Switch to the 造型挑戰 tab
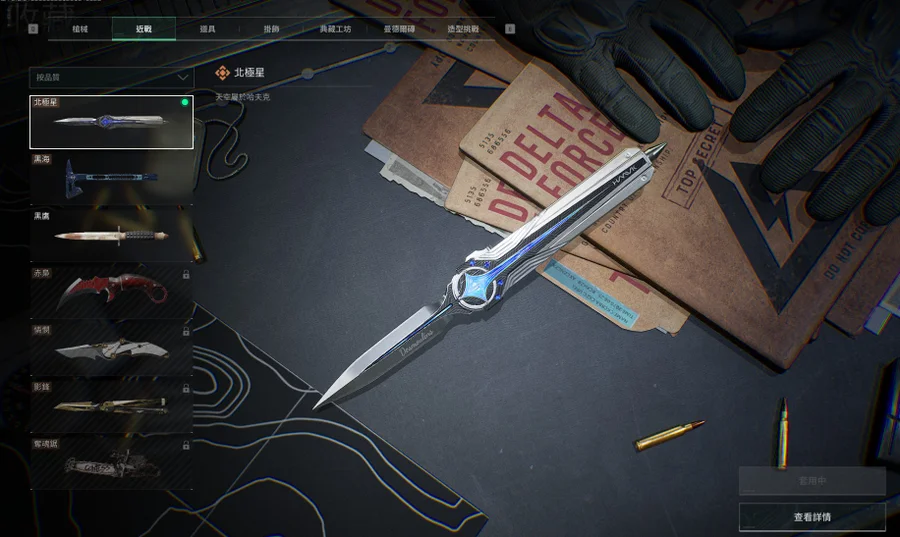This screenshot has height=537, width=900. coord(463,30)
